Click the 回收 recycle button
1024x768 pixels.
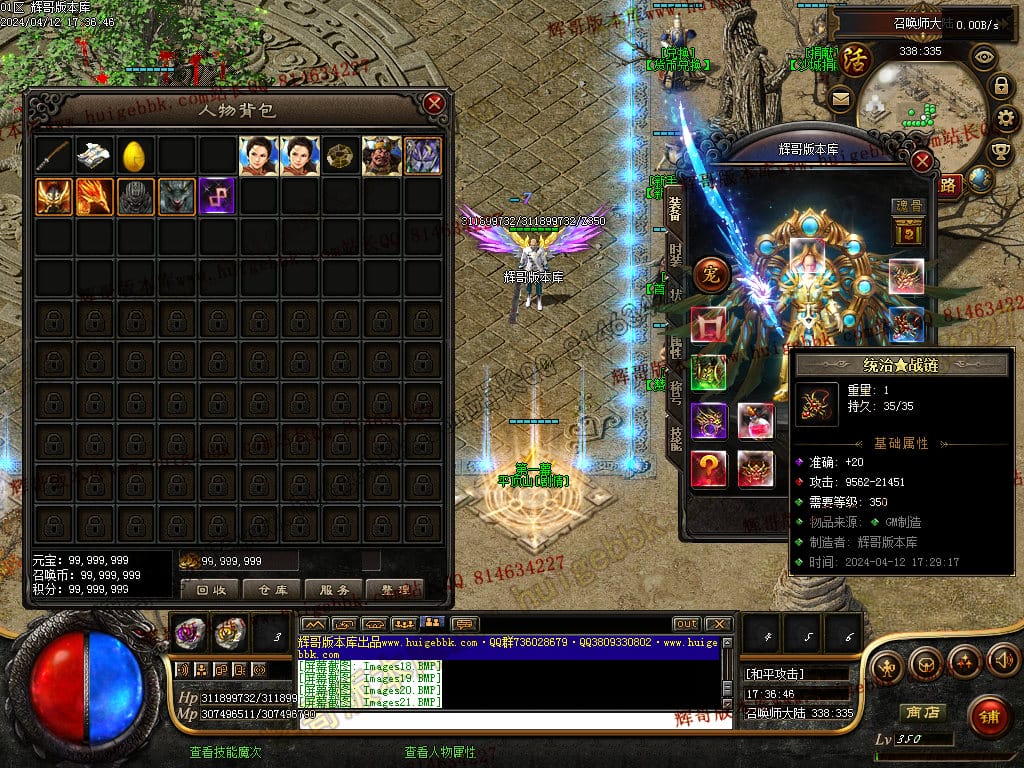(210, 590)
